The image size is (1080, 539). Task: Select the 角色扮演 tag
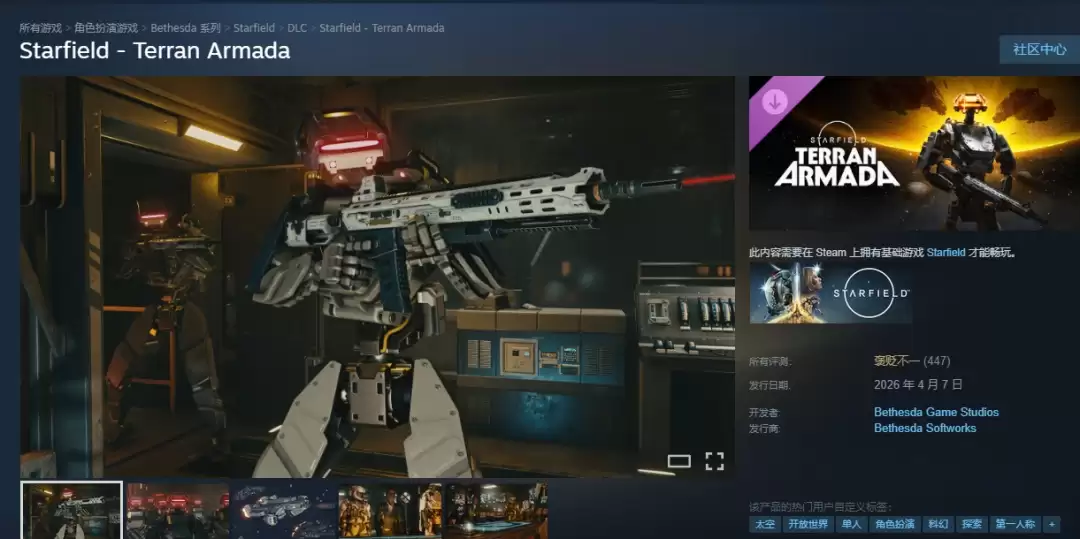[x=893, y=524]
